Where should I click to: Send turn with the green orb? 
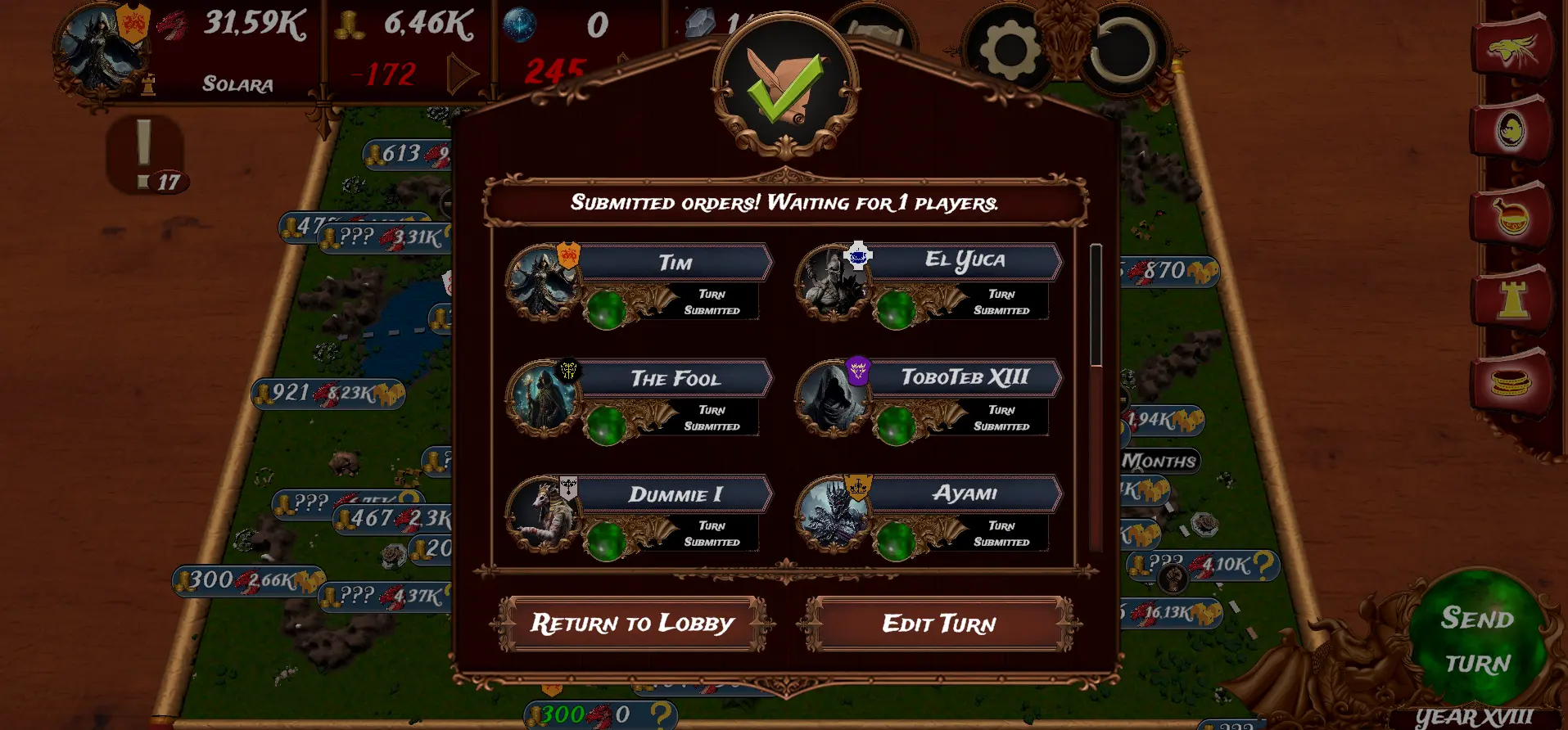(x=1477, y=640)
